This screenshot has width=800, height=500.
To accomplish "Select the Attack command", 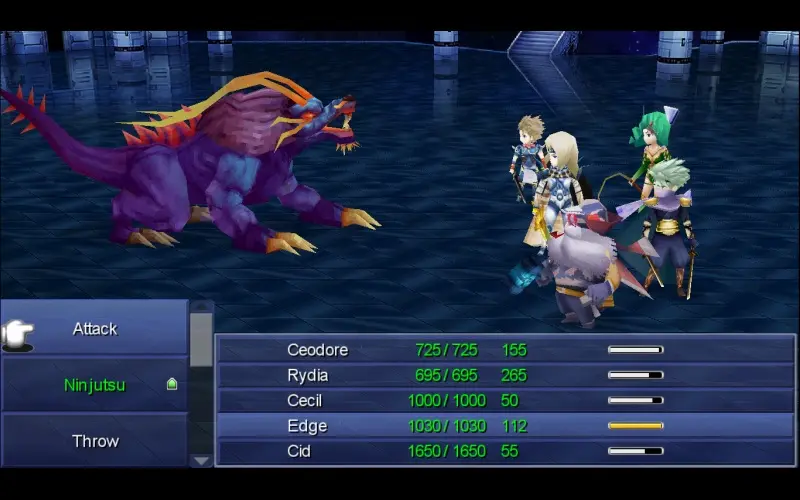I will 95,329.
